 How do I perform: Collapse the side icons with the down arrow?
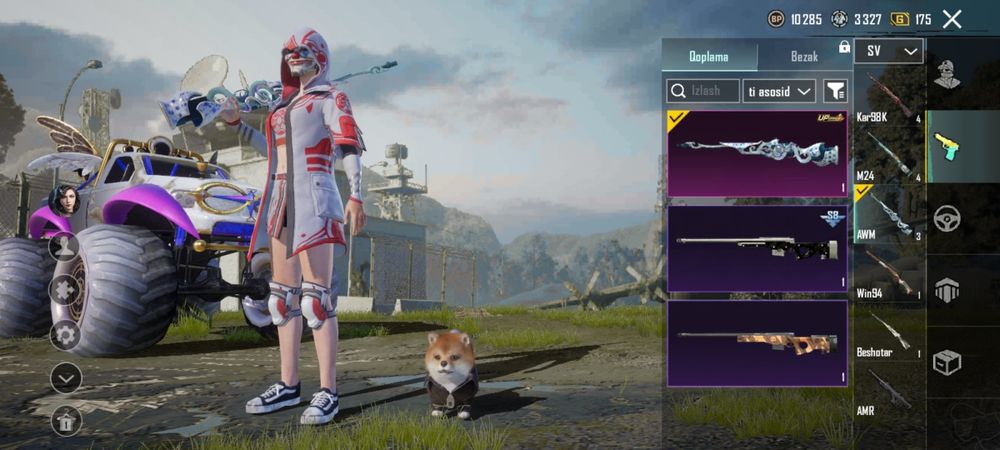[x=65, y=378]
